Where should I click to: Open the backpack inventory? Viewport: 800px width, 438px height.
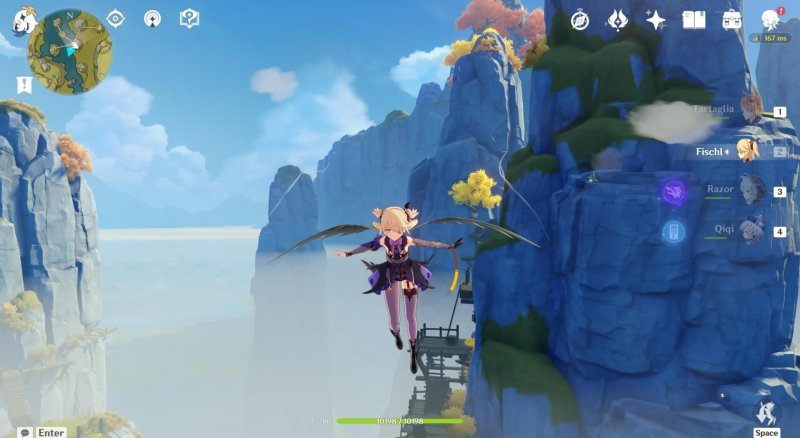tap(732, 20)
